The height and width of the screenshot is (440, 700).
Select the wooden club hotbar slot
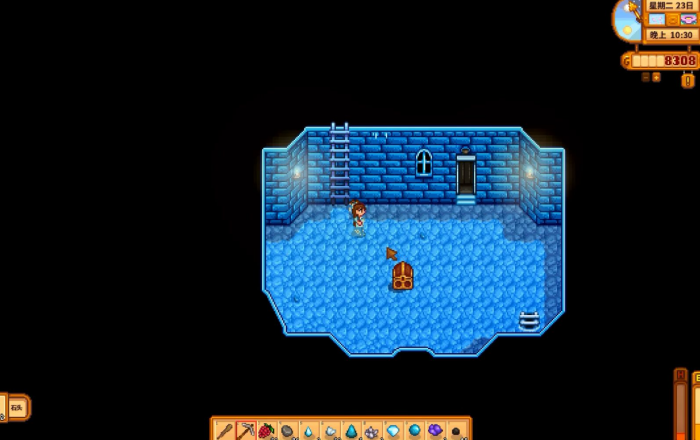[x=224, y=431]
